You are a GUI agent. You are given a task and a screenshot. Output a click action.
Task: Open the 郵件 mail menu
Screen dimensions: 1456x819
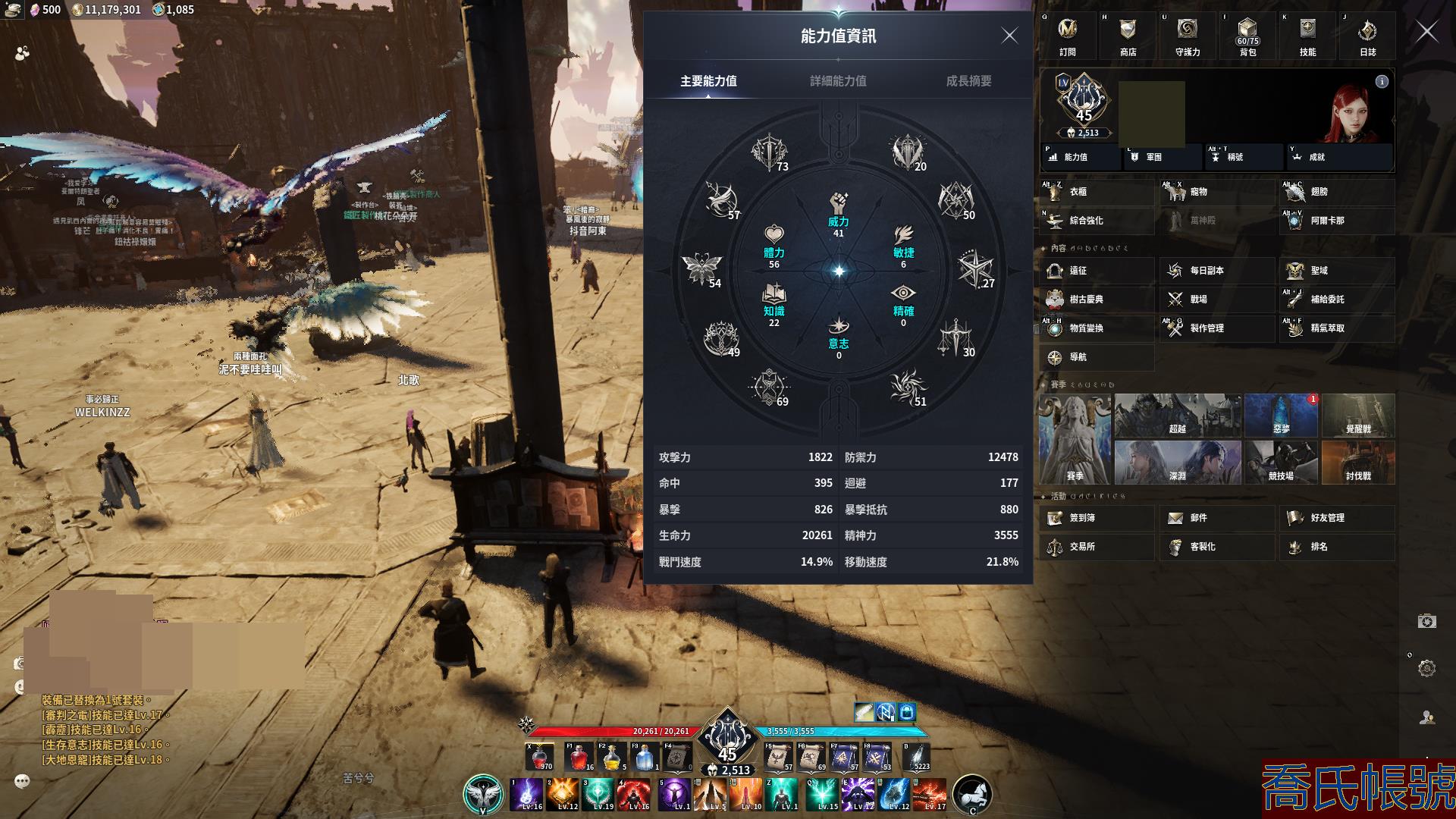(x=1216, y=518)
